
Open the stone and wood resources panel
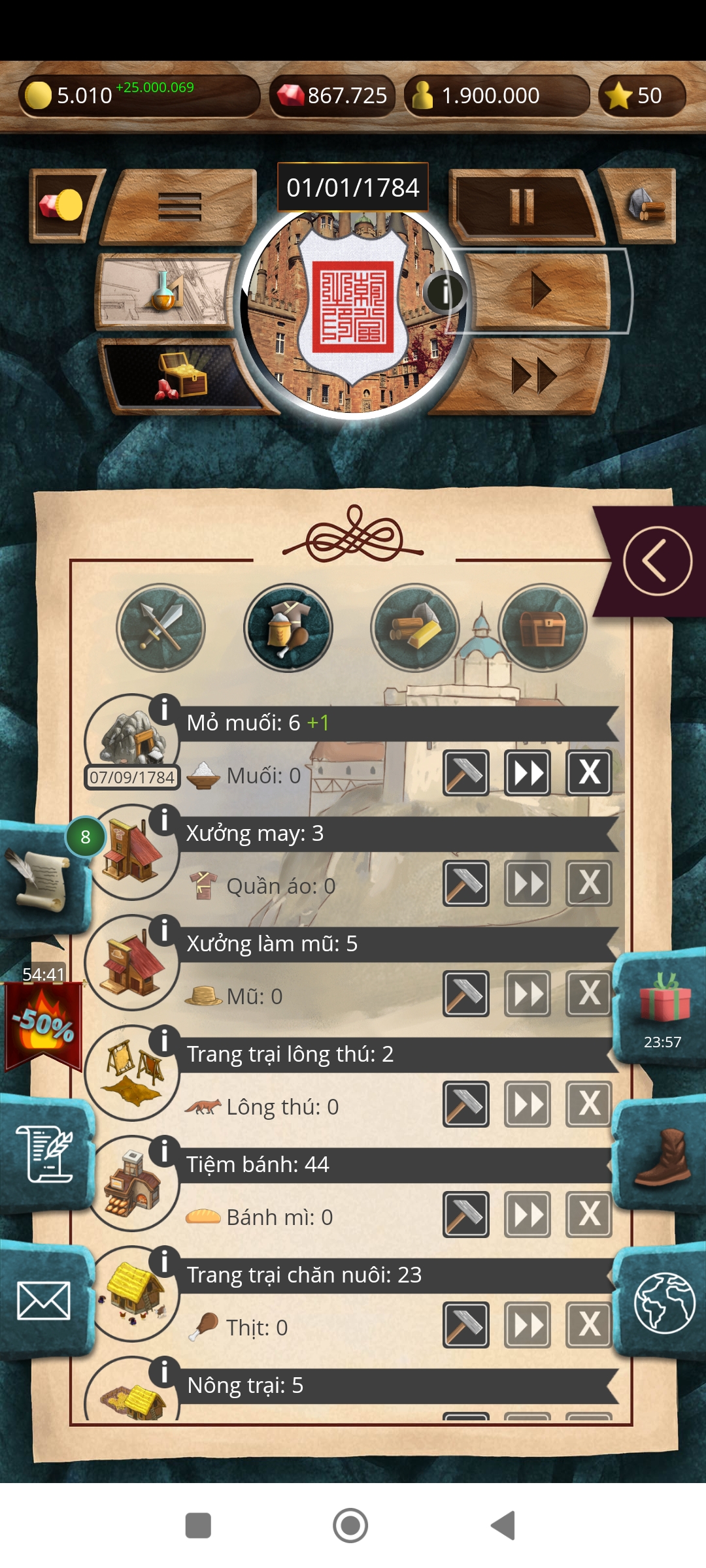[644, 206]
